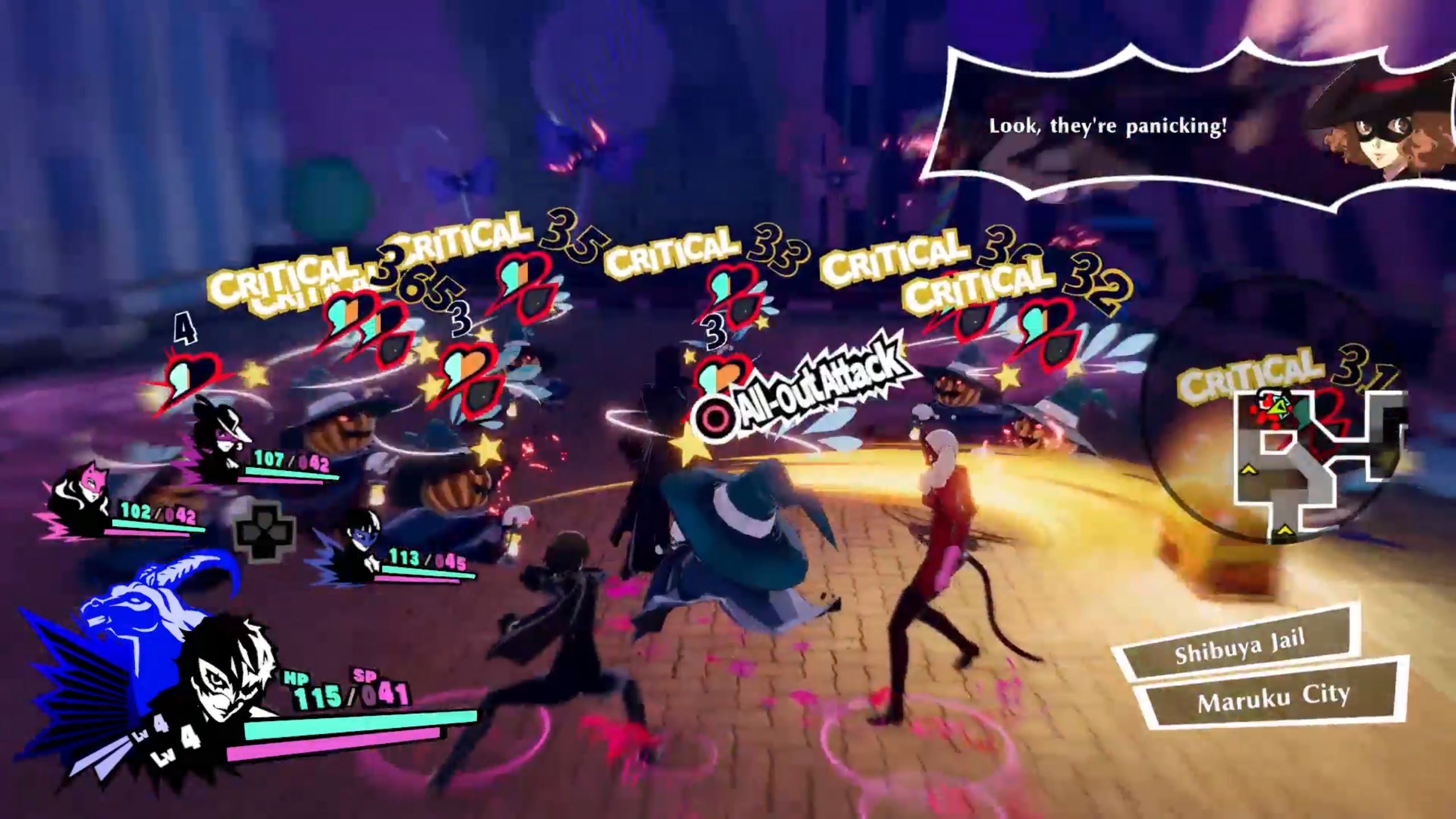Click the "Look, they're panicking!" dialogue box
The width and height of the screenshot is (1456, 819).
(1109, 126)
